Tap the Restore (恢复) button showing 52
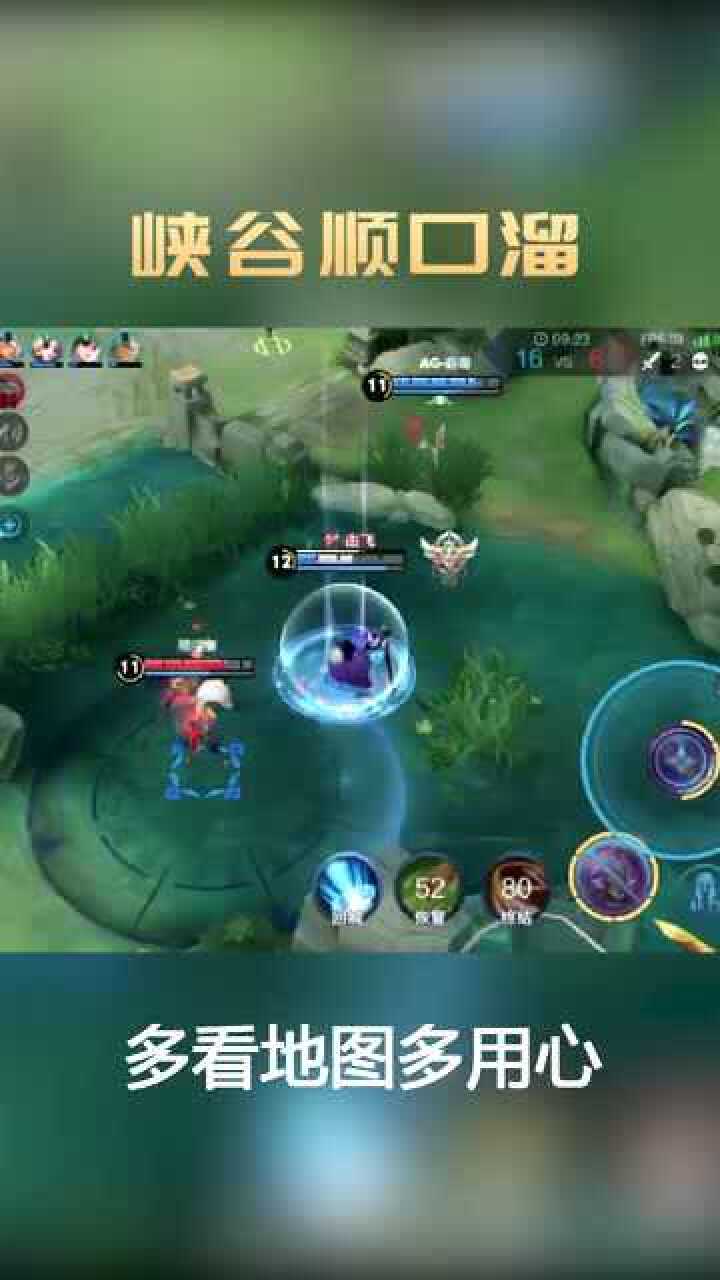720x1280 pixels. tap(429, 888)
